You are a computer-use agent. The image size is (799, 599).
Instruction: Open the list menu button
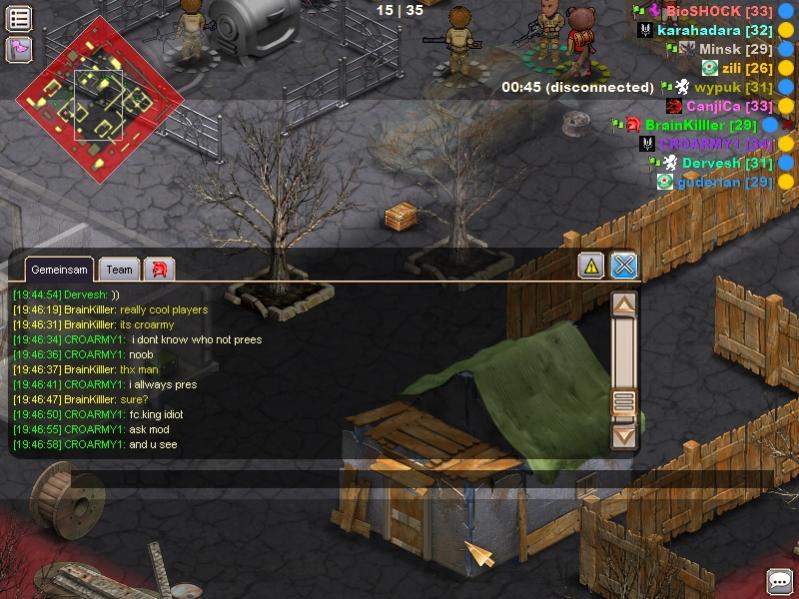tap(19, 18)
